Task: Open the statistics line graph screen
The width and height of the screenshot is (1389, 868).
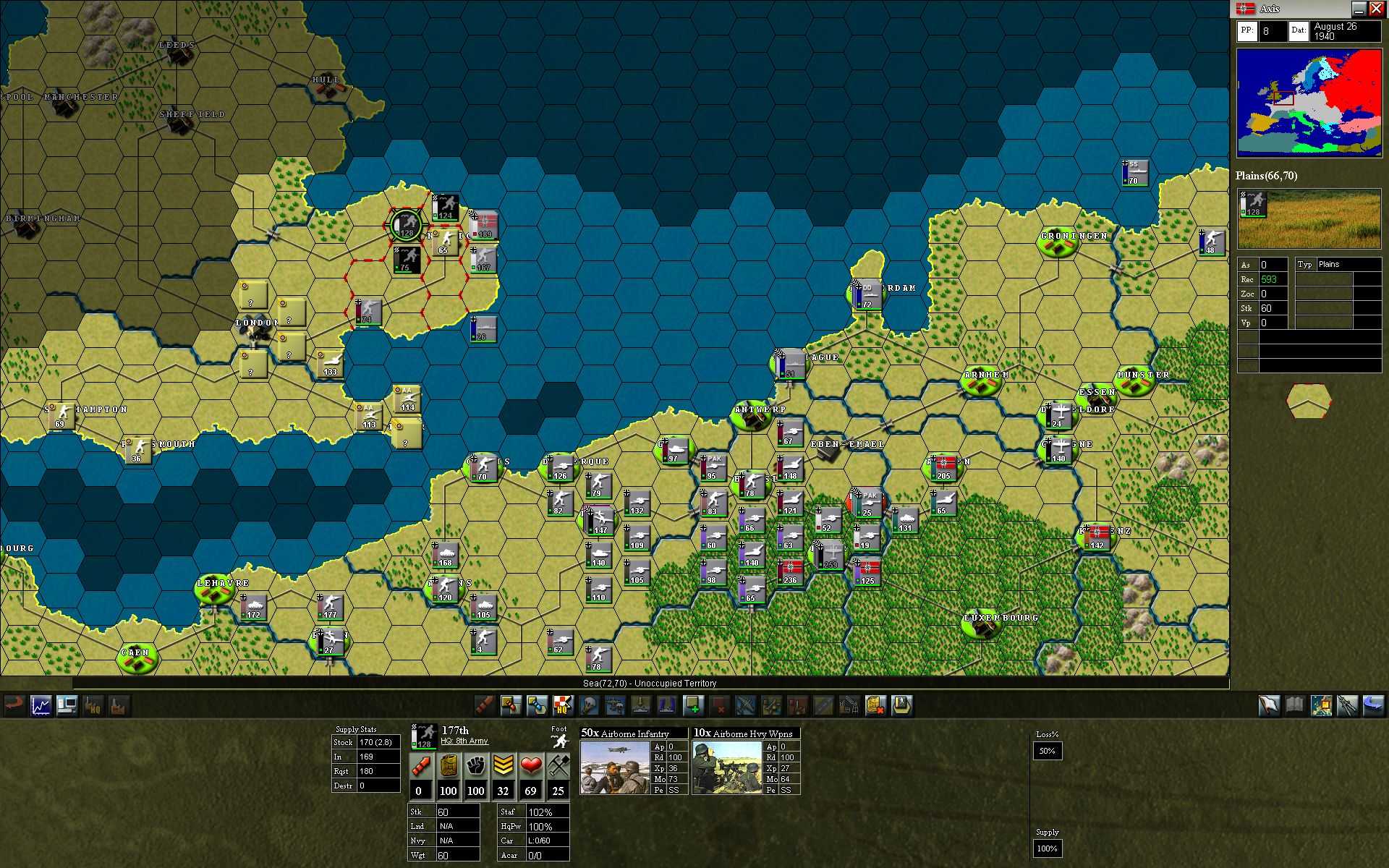Action: pos(41,705)
